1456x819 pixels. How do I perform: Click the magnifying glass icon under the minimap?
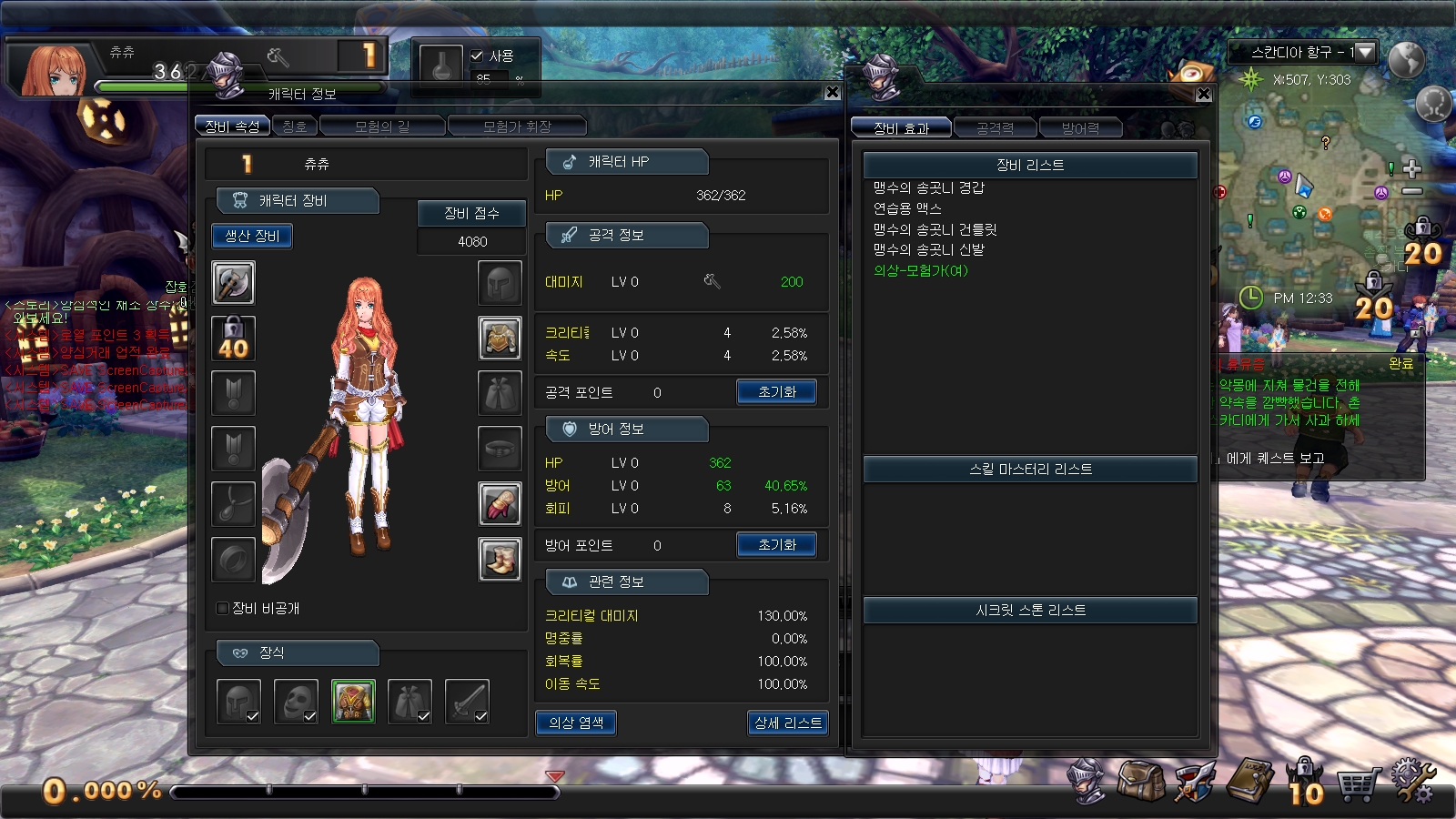[x=1433, y=103]
